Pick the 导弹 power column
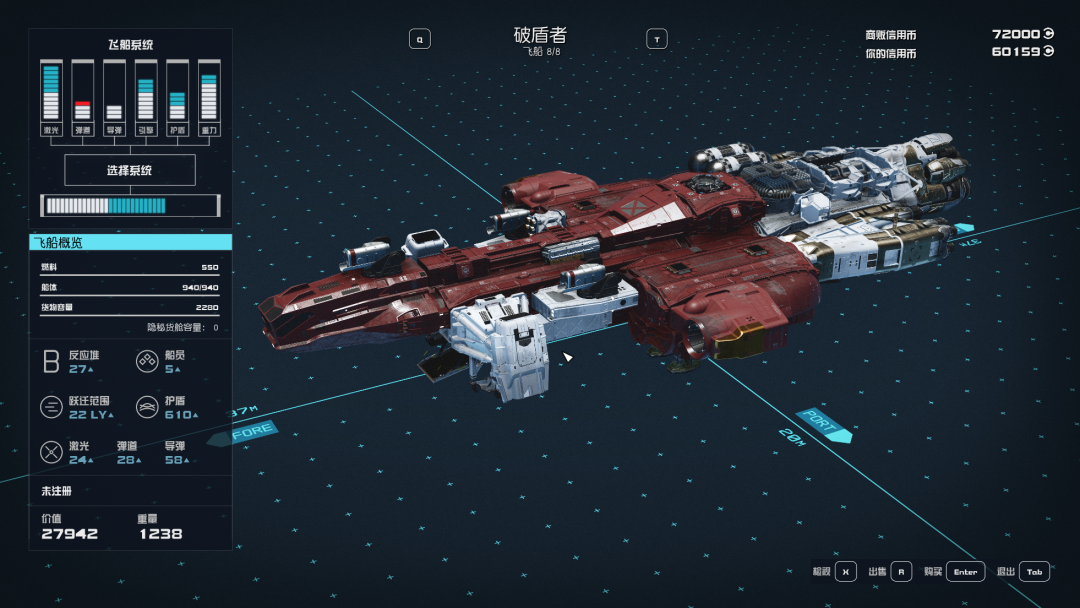The image size is (1080, 608). [x=114, y=97]
